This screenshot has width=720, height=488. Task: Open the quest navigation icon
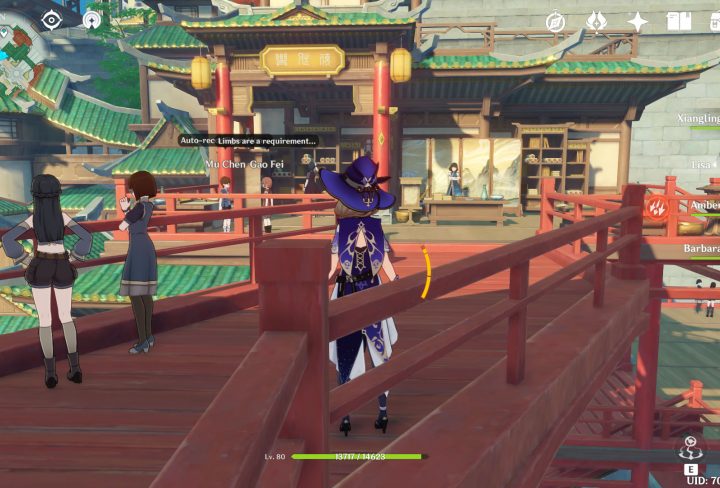coord(92,19)
